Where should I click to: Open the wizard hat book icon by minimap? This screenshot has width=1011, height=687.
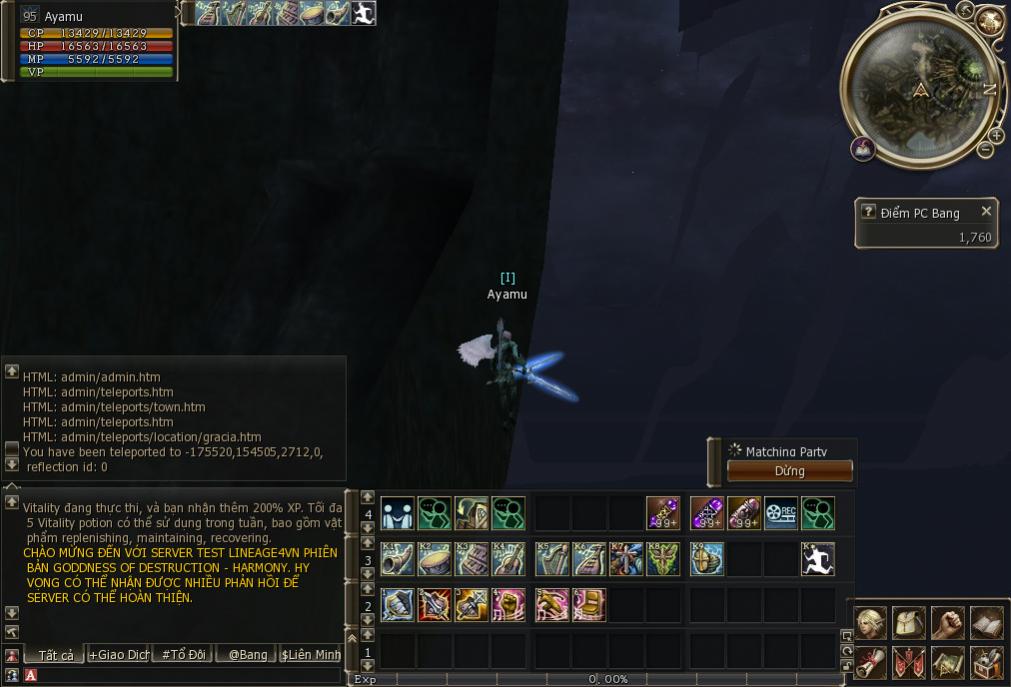point(863,149)
